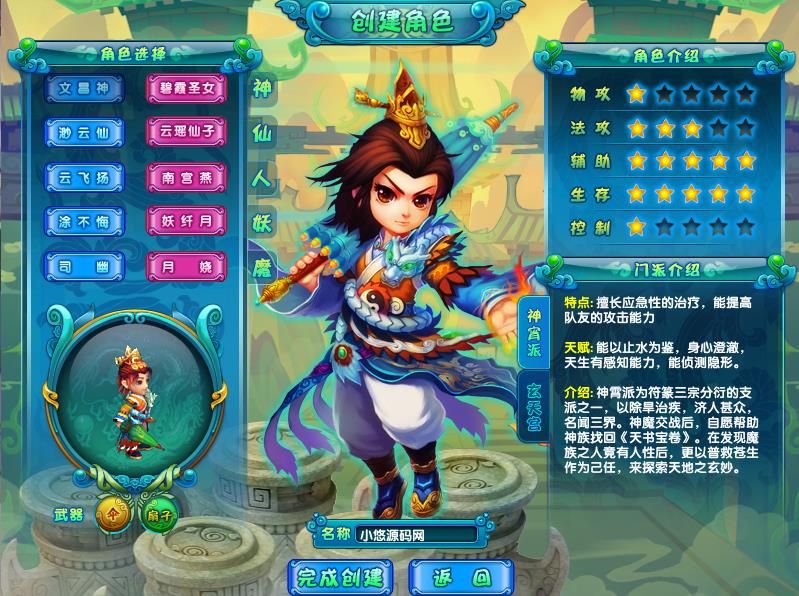The image size is (799, 596).
Task: Select the 文昌神 character
Action: point(84,88)
